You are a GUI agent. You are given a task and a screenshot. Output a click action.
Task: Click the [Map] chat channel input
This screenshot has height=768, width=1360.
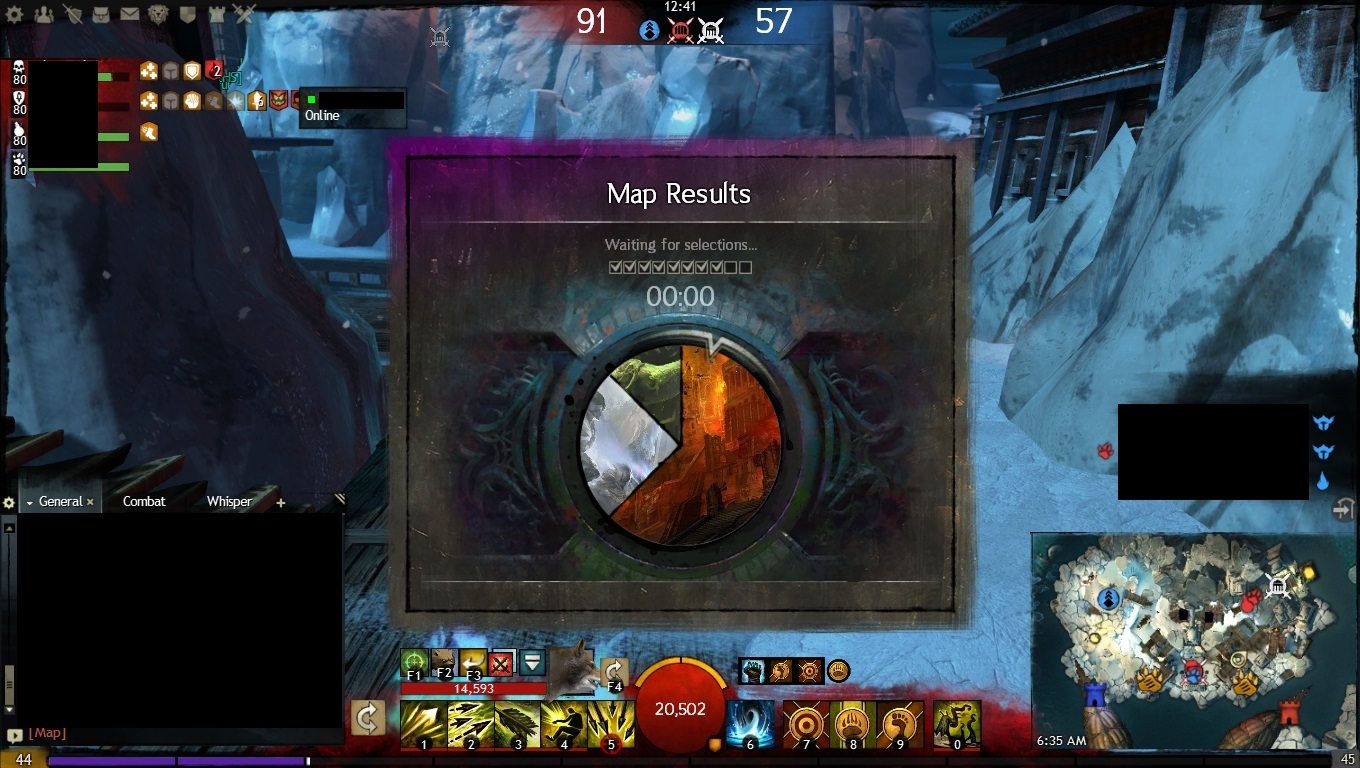[48, 733]
